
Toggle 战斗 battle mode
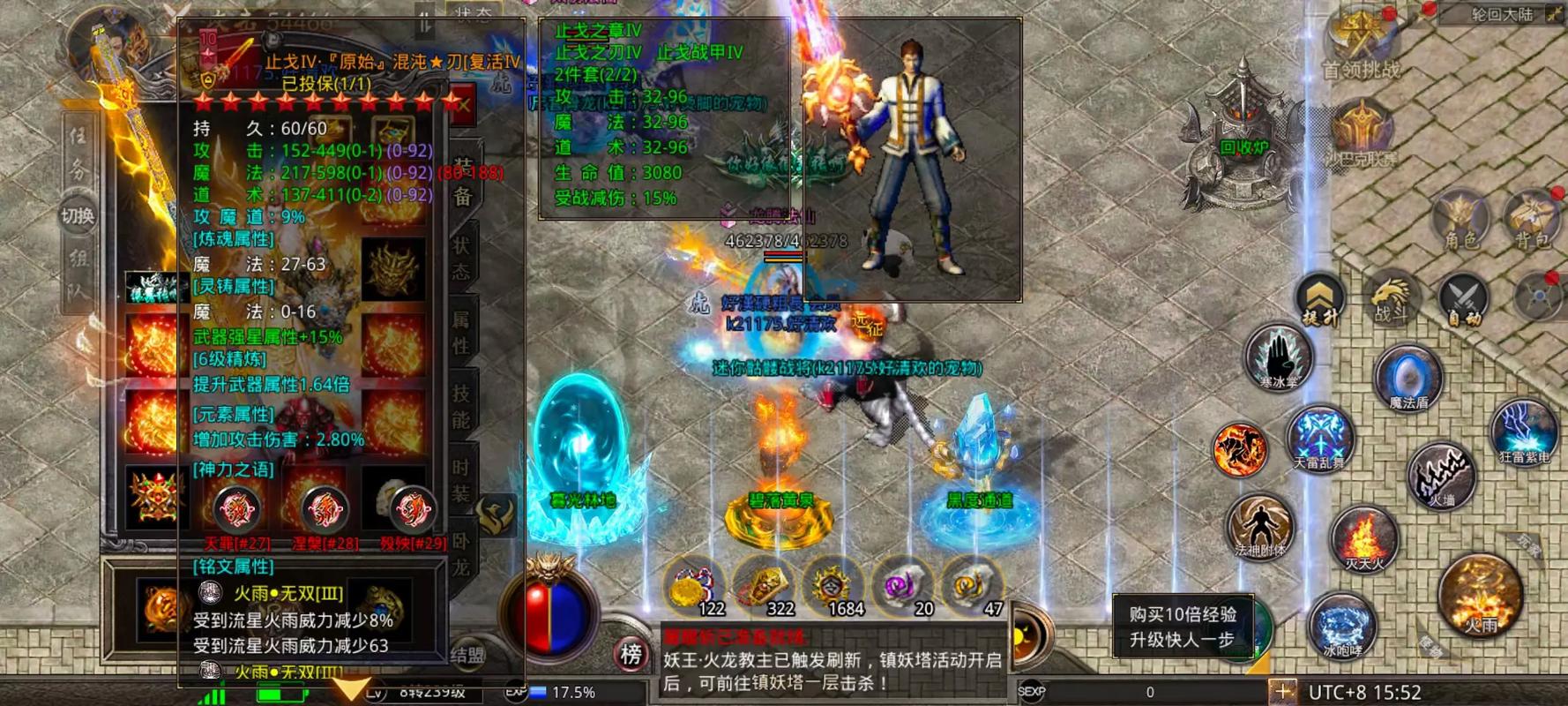click(x=1391, y=296)
